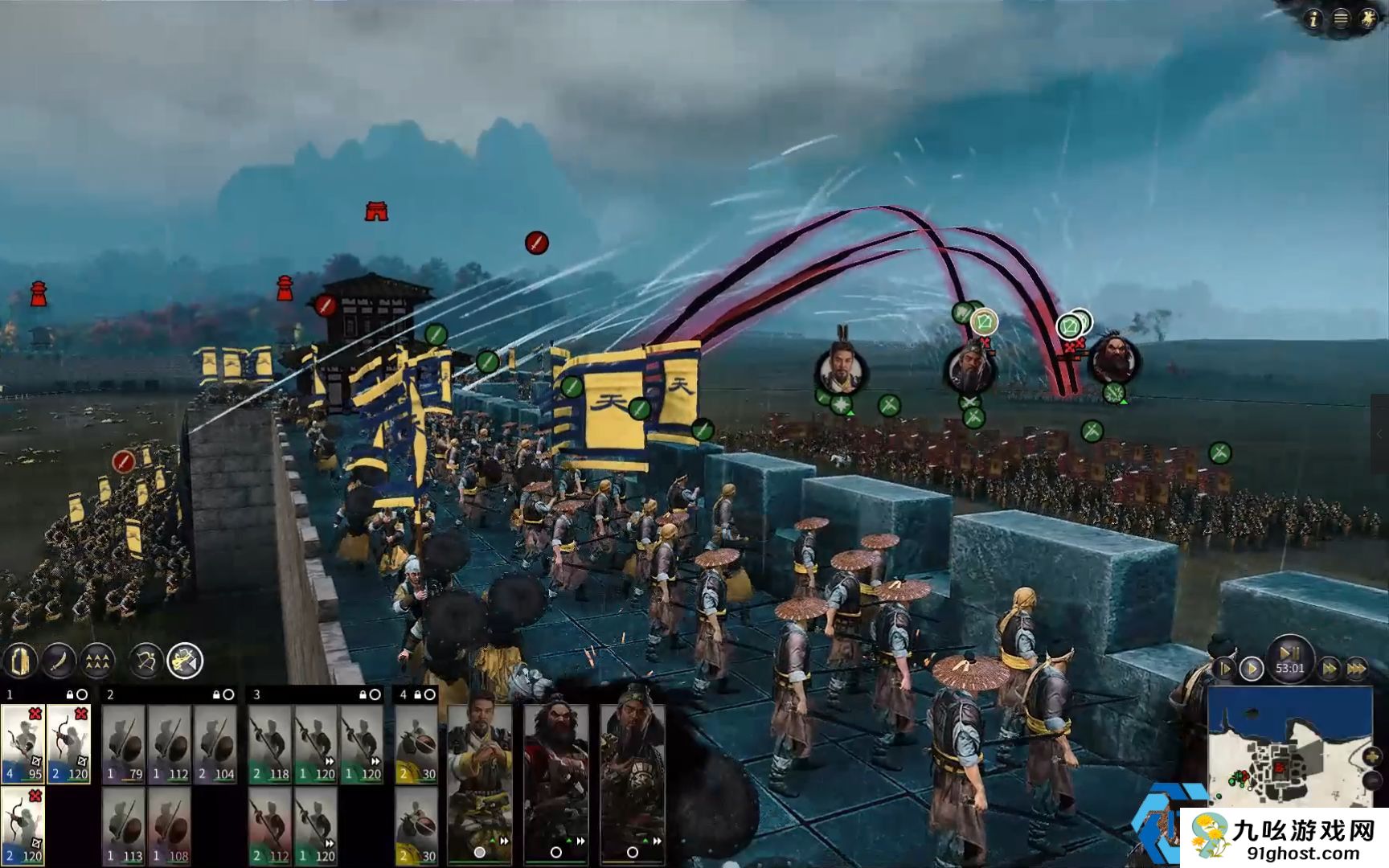Image resolution: width=1389 pixels, height=868 pixels.
Task: Select the spearman card with 118 men
Action: coord(270,744)
